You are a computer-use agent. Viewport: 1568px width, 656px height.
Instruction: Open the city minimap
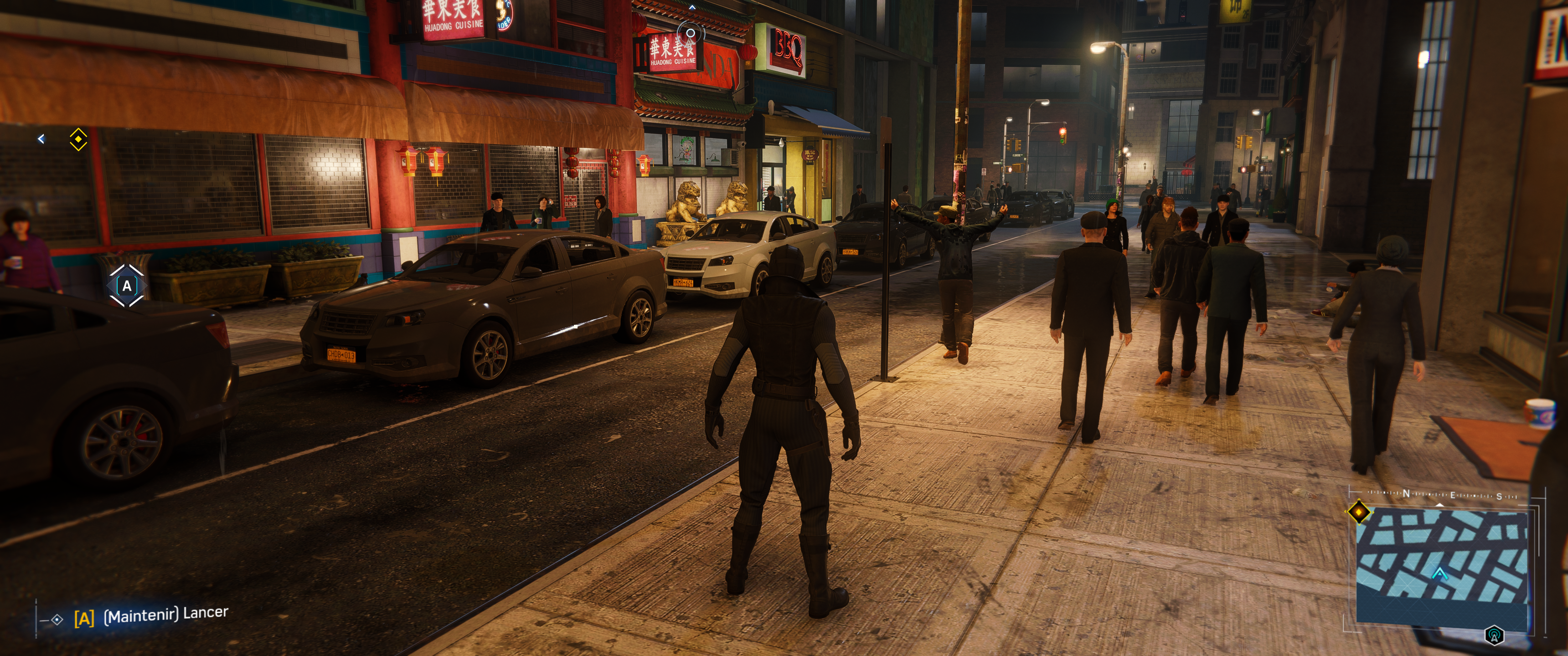click(1441, 565)
